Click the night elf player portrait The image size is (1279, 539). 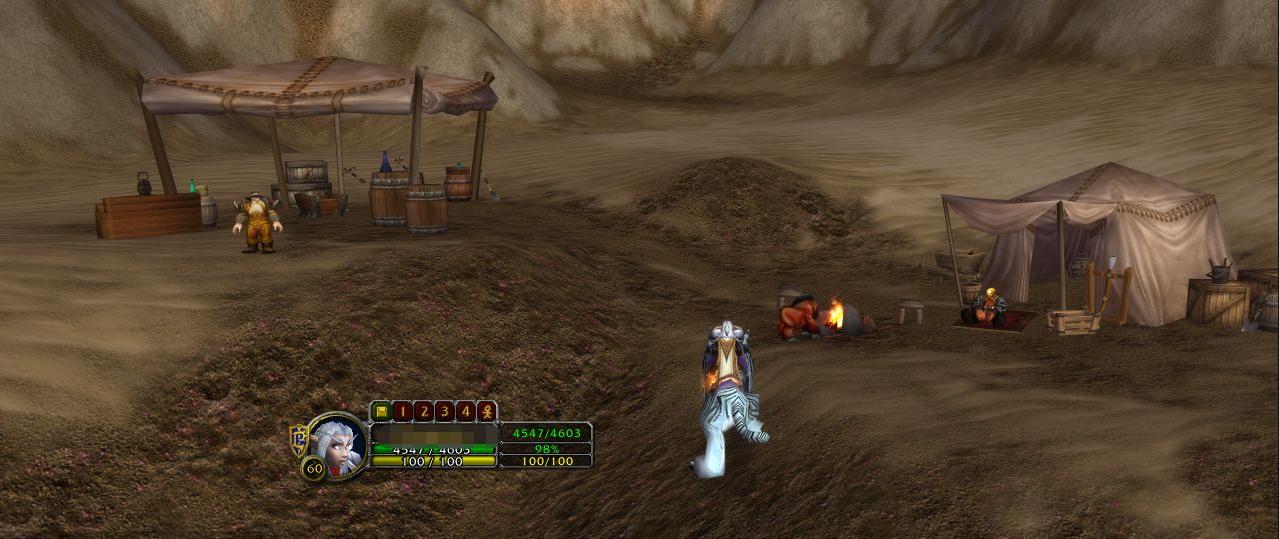point(338,445)
